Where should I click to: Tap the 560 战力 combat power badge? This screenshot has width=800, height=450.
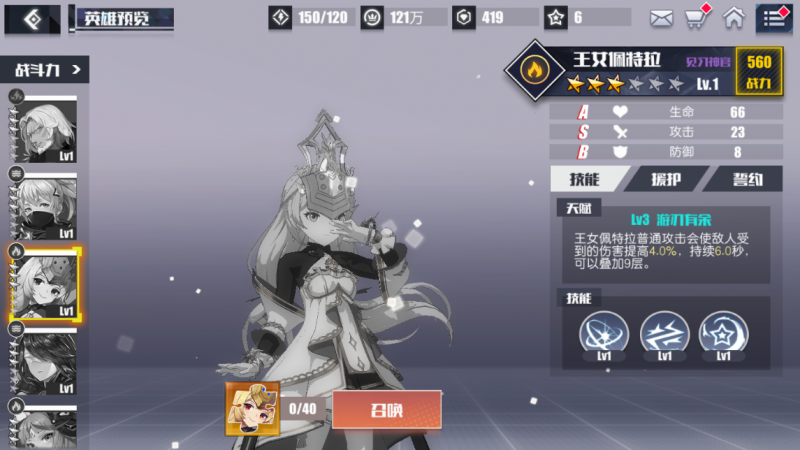coord(759,71)
